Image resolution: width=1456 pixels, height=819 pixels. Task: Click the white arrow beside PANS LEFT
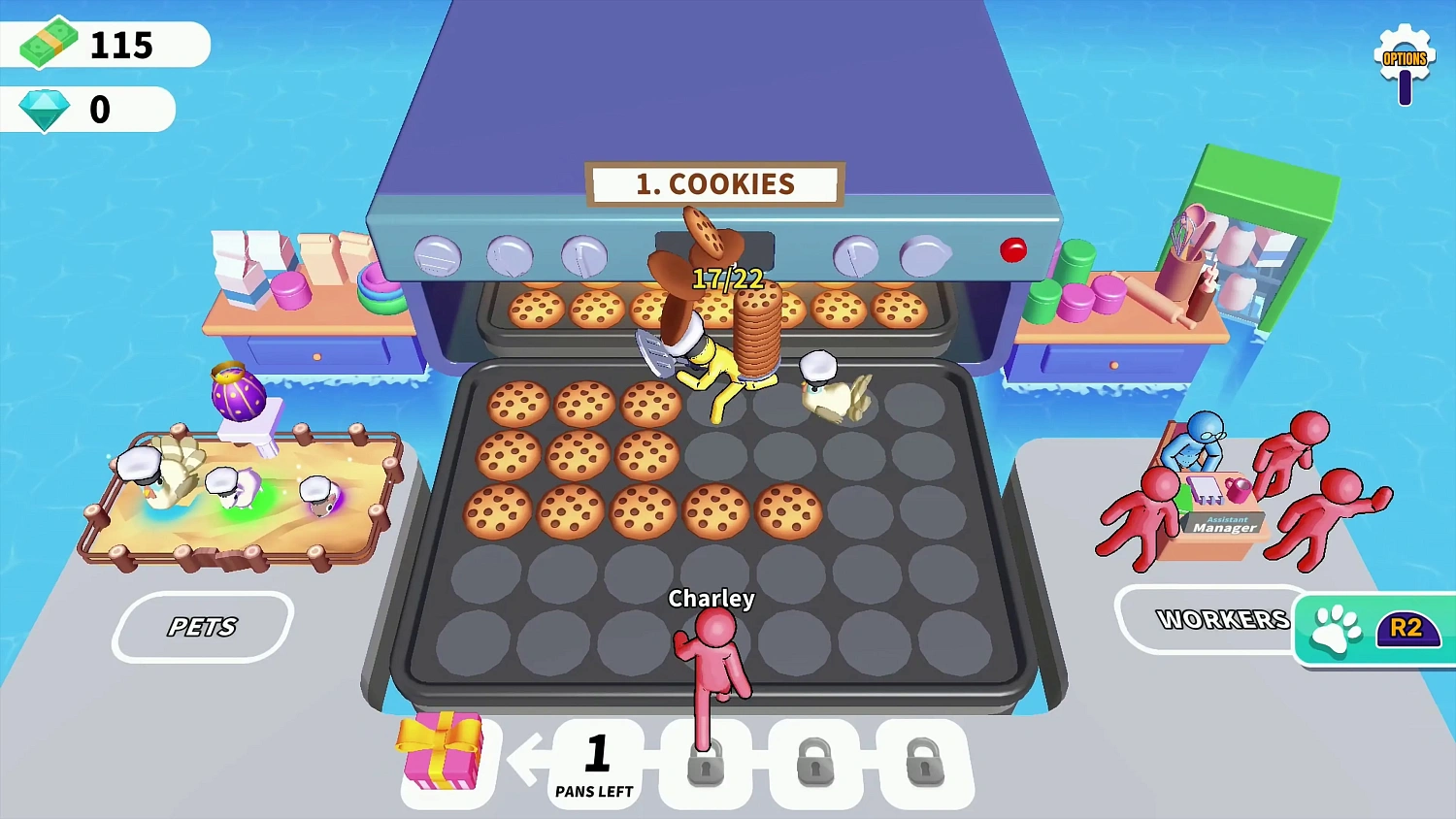pos(529,760)
